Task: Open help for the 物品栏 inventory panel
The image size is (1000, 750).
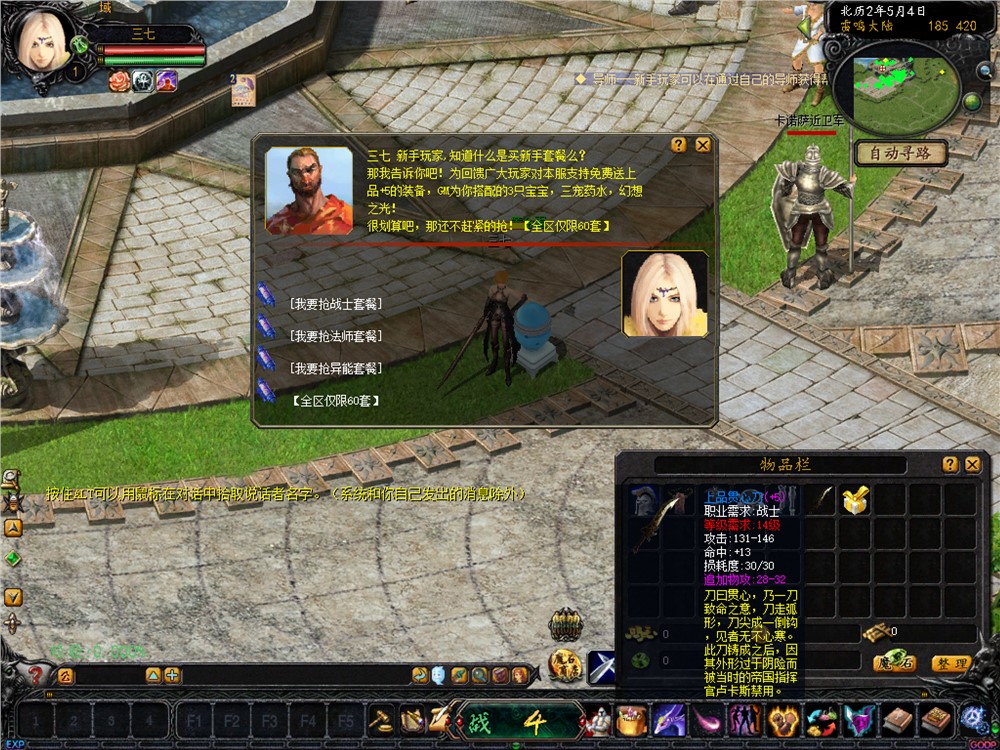Action: click(x=950, y=465)
